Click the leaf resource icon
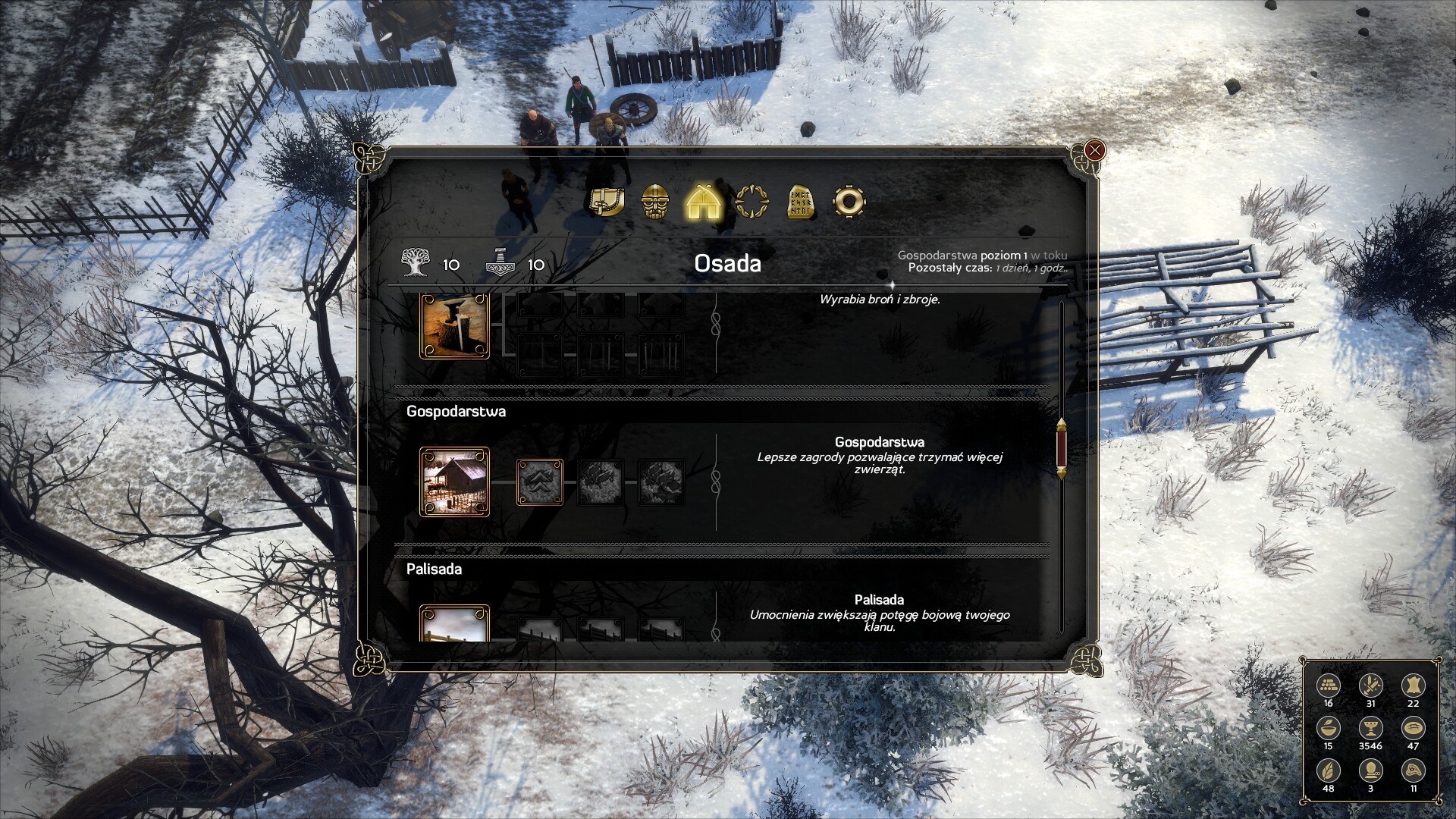This screenshot has width=1456, height=819. pyautogui.click(x=1328, y=770)
